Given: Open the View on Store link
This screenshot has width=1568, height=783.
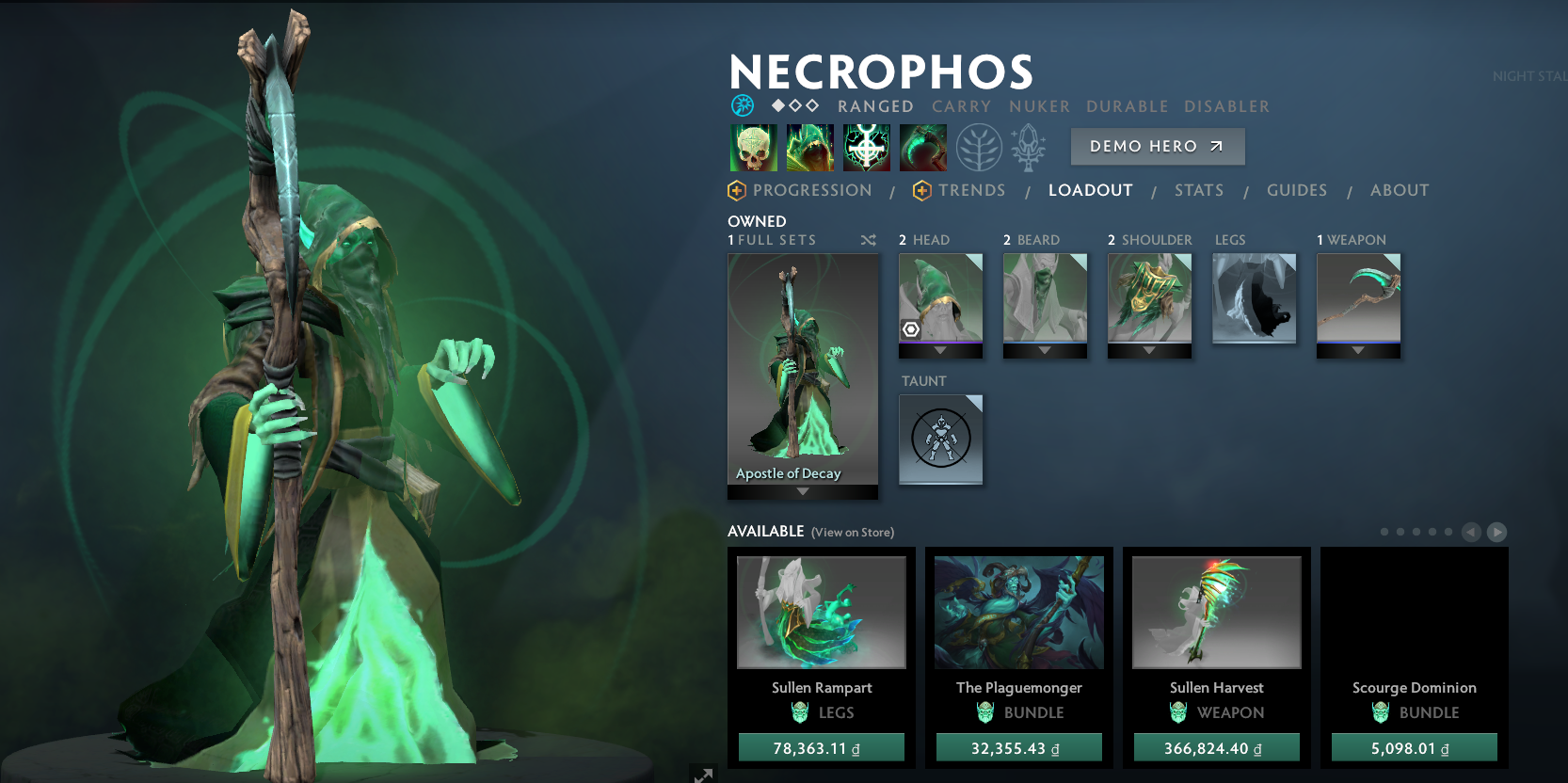Looking at the screenshot, I should click(x=852, y=532).
